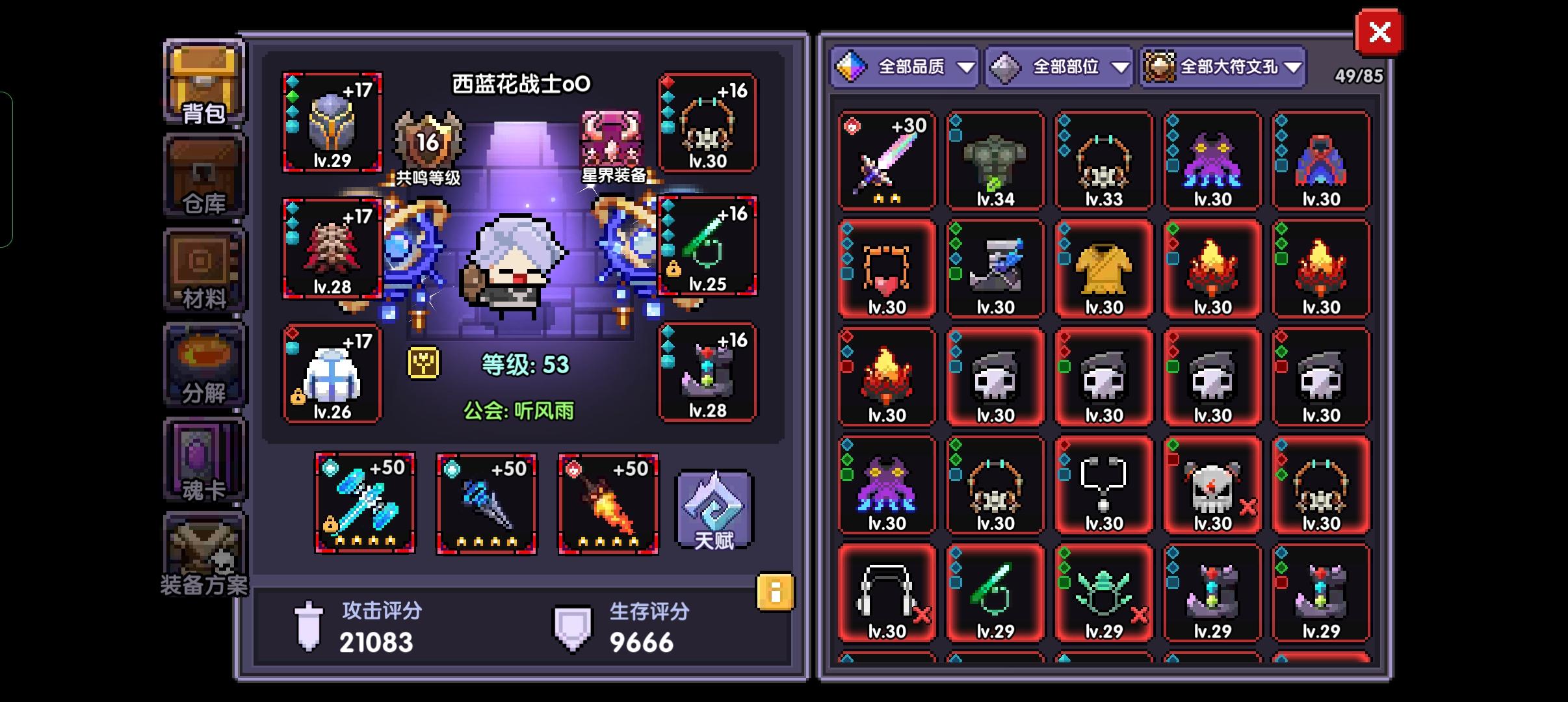1568x702 pixels.
Task: Select the lv.34 green chest armor in inventory
Action: pyautogui.click(x=996, y=159)
